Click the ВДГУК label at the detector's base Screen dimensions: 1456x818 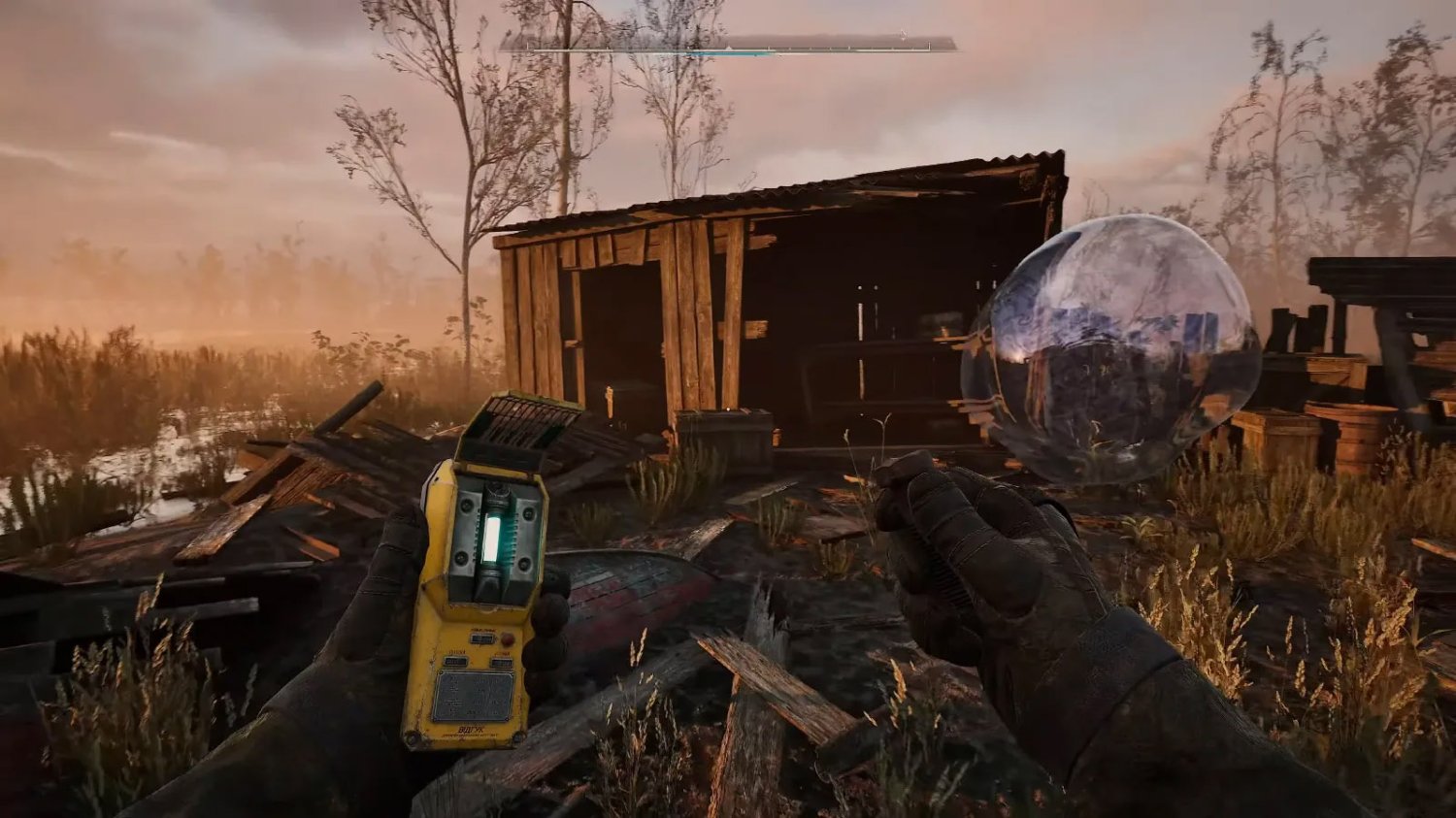[473, 730]
